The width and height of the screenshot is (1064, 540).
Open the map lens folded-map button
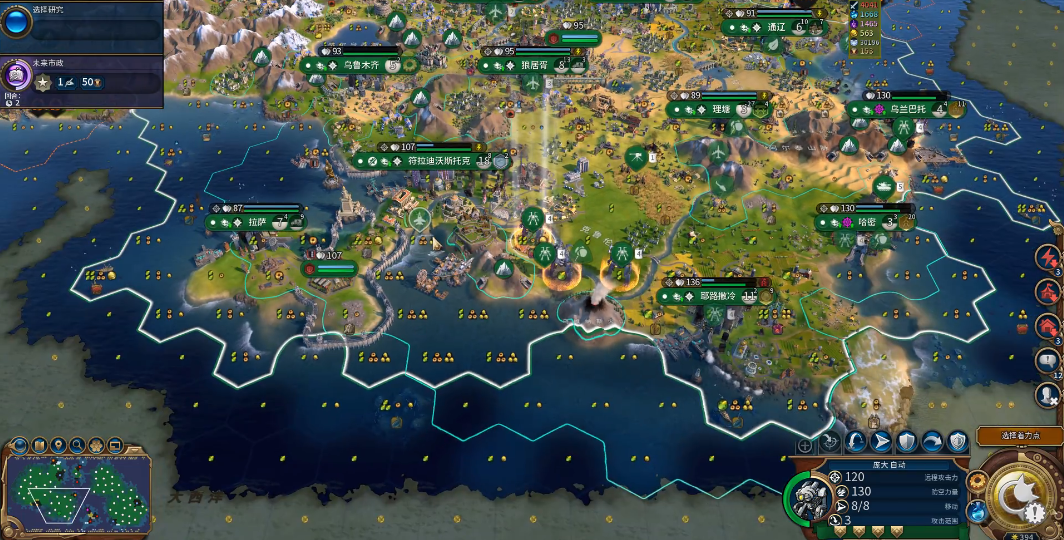tap(41, 445)
